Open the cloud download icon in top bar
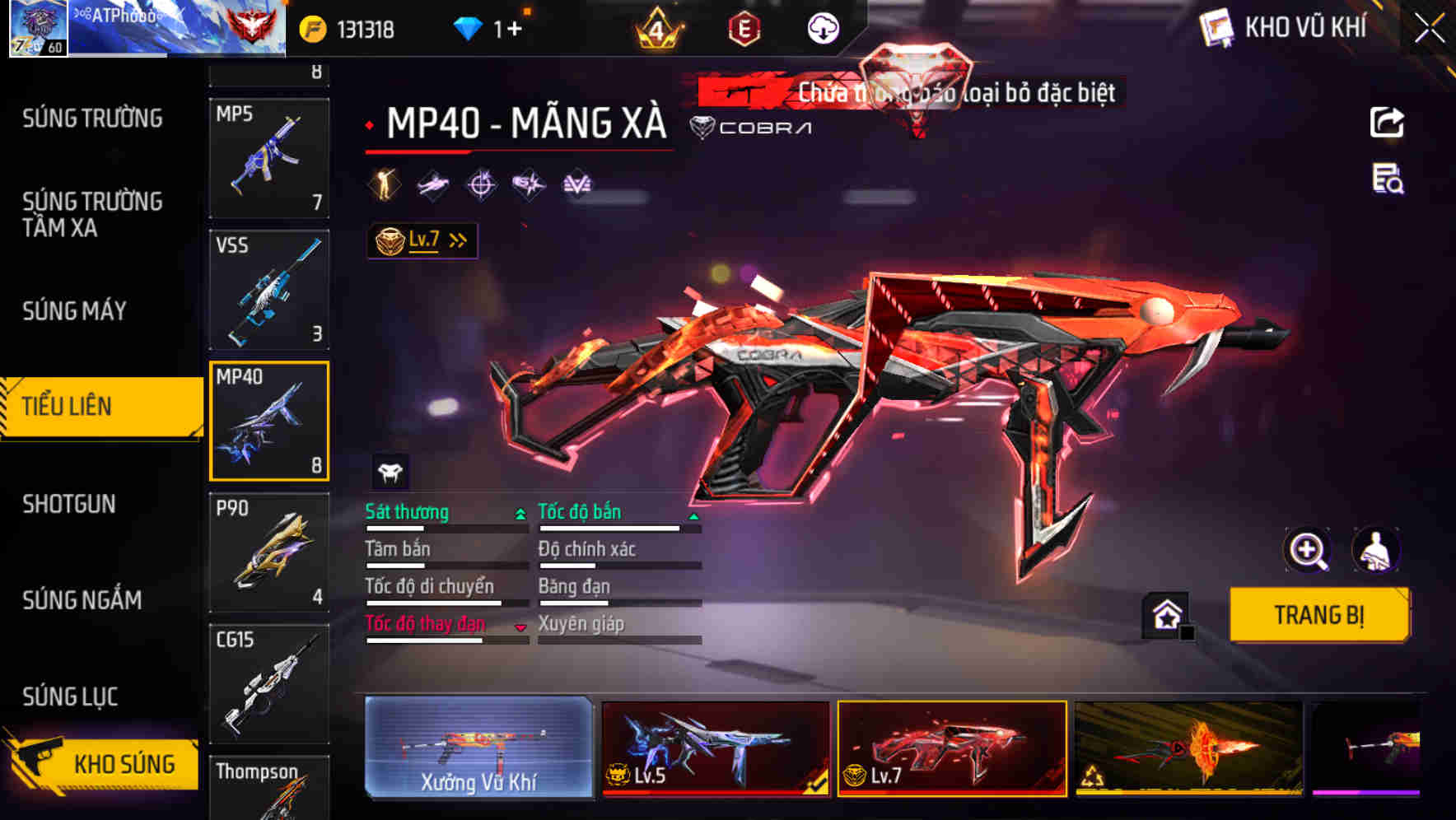Viewport: 1456px width, 820px height. 821,27
